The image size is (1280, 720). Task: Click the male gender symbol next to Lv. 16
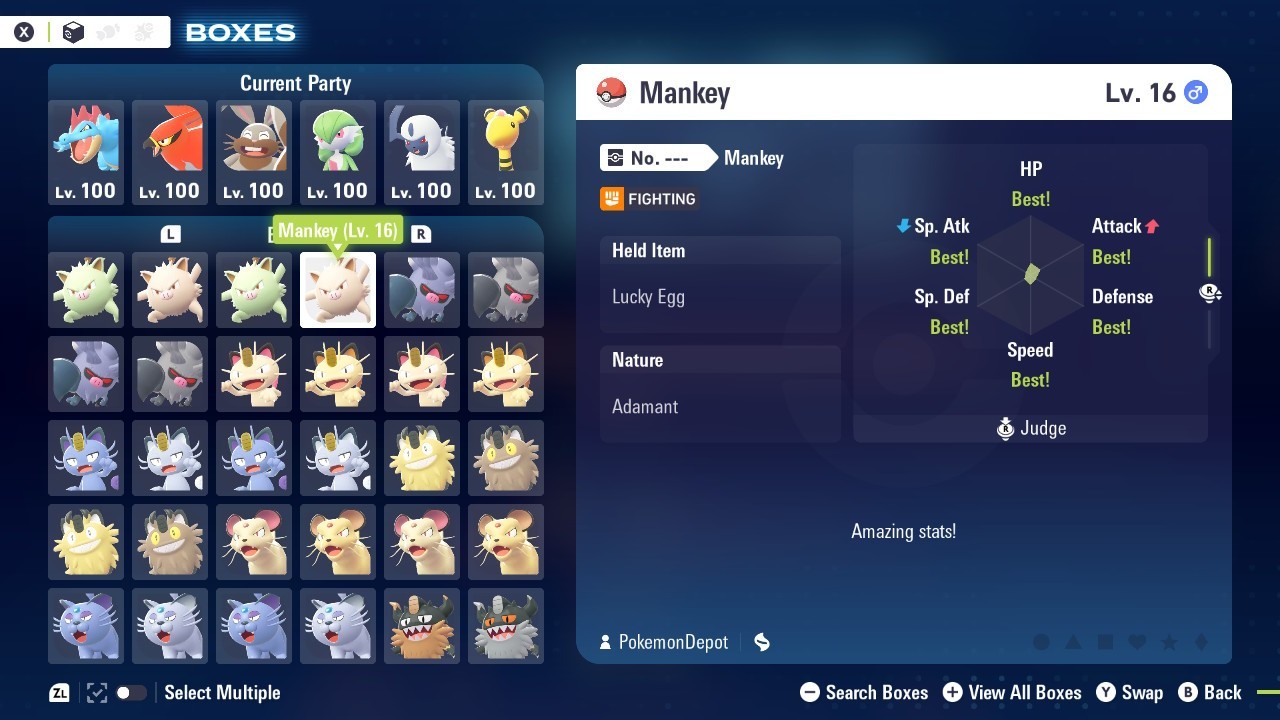pos(1196,91)
